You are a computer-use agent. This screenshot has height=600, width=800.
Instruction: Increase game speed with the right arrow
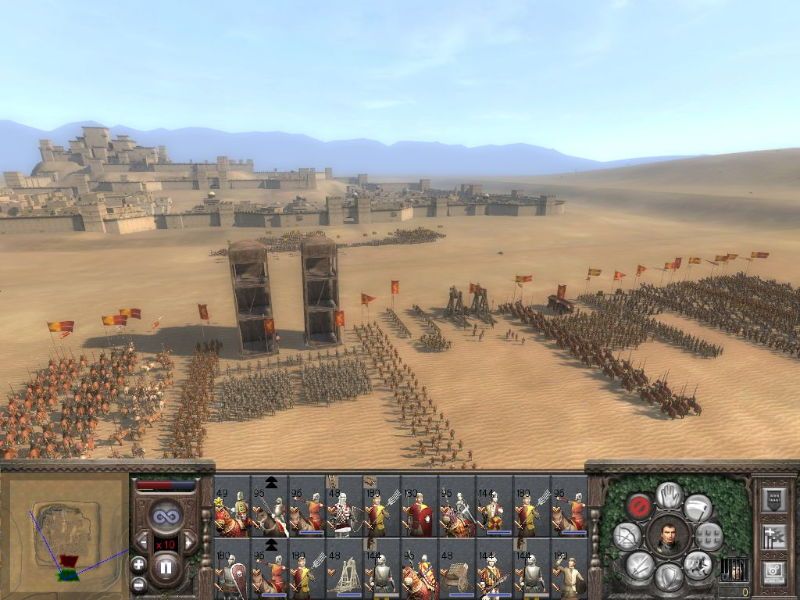(x=189, y=541)
